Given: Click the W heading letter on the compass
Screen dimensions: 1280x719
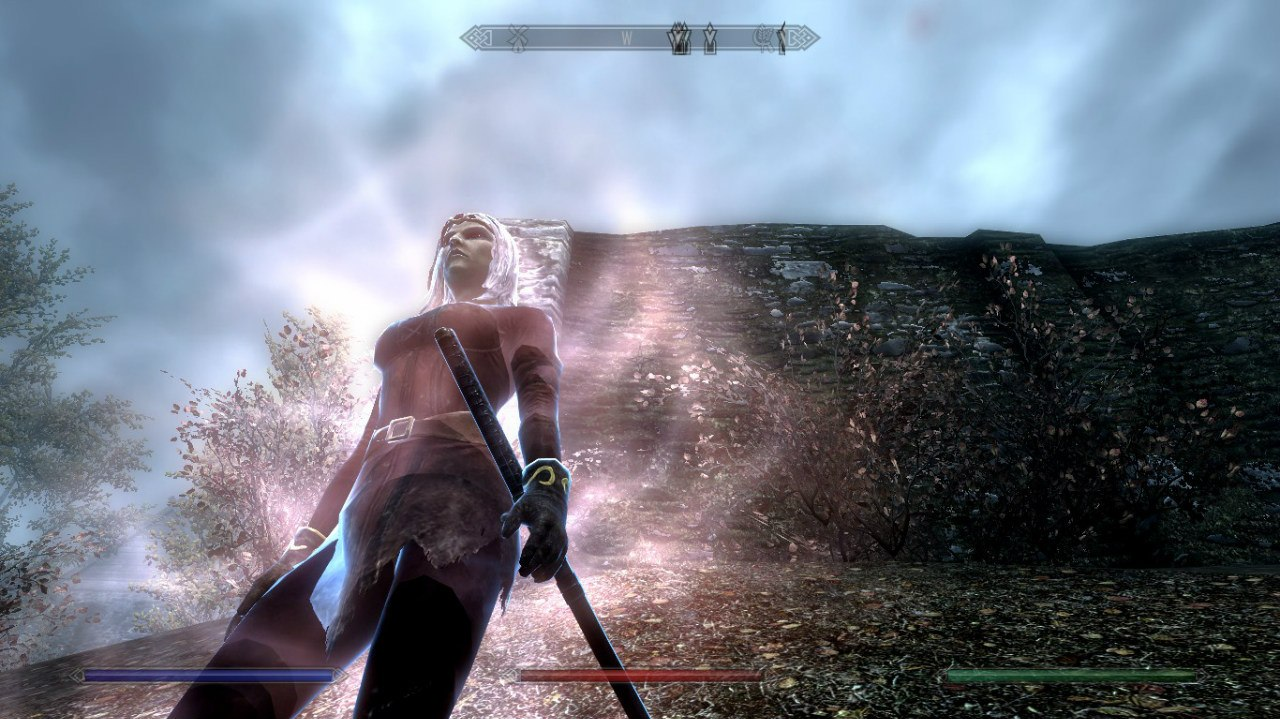Looking at the screenshot, I should pyautogui.click(x=627, y=39).
